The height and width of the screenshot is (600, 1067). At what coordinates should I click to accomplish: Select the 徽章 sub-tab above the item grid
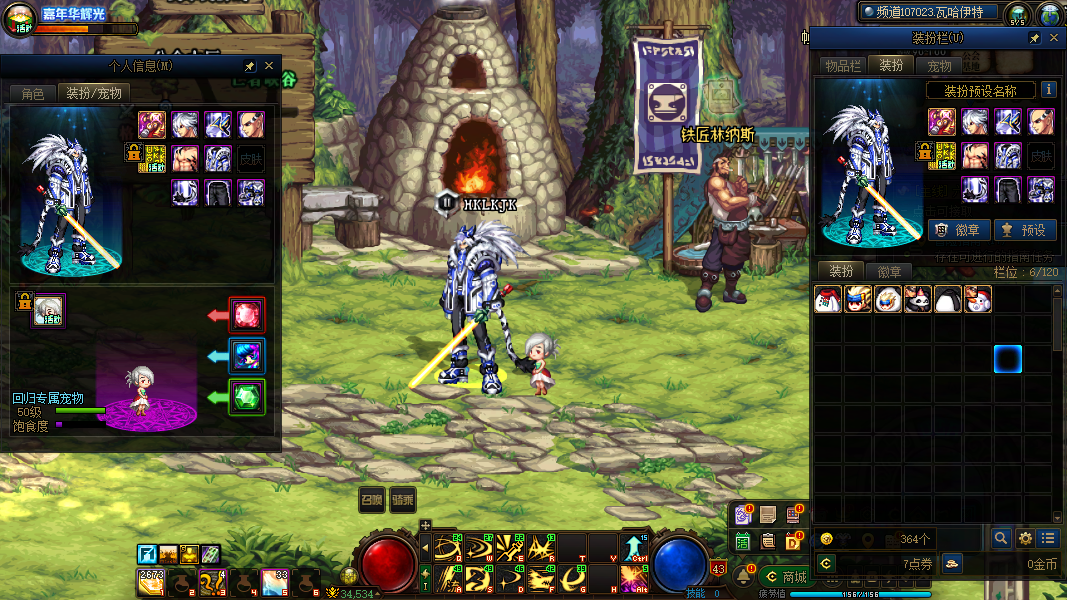click(x=890, y=271)
